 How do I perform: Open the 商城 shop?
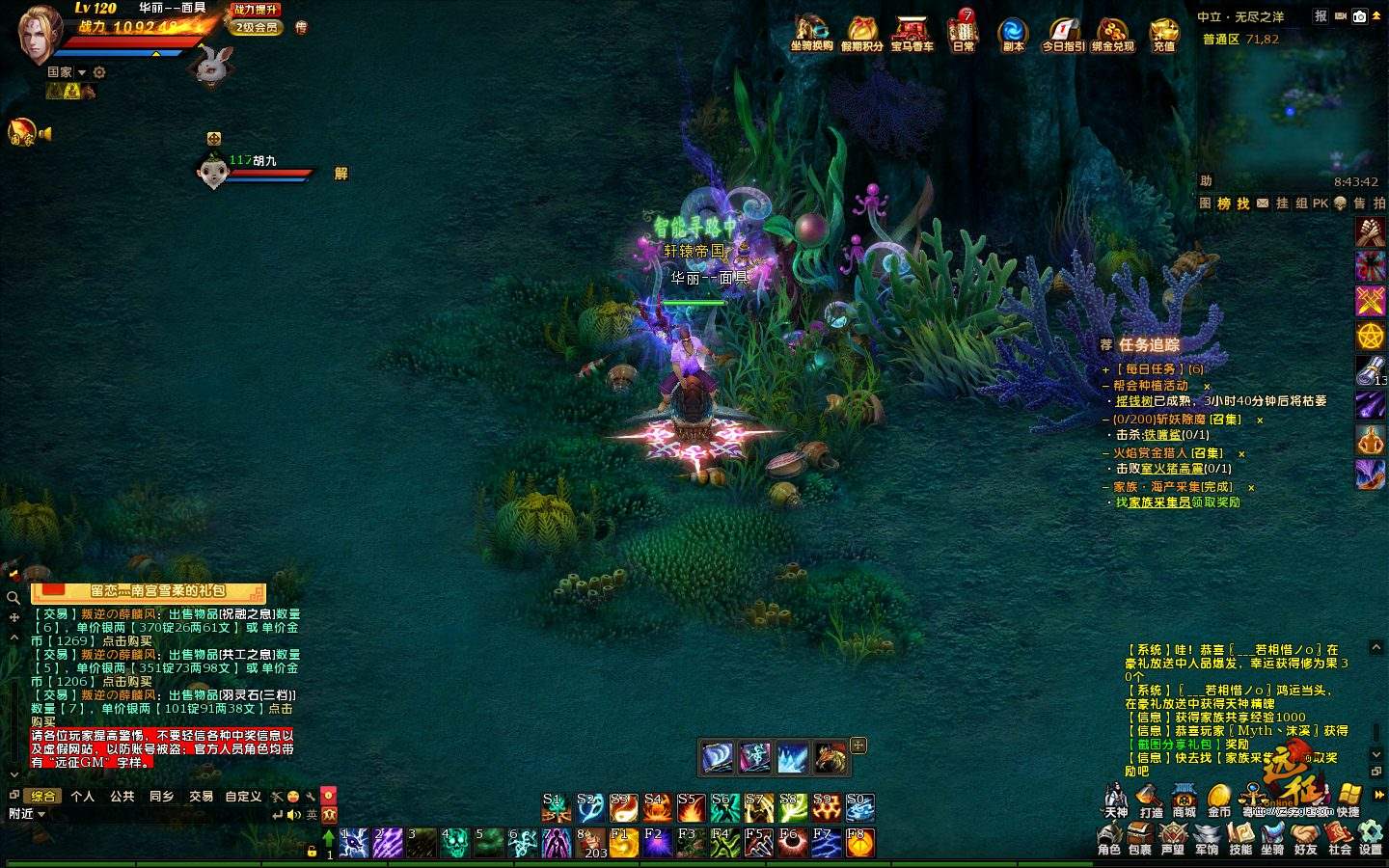click(x=1184, y=800)
